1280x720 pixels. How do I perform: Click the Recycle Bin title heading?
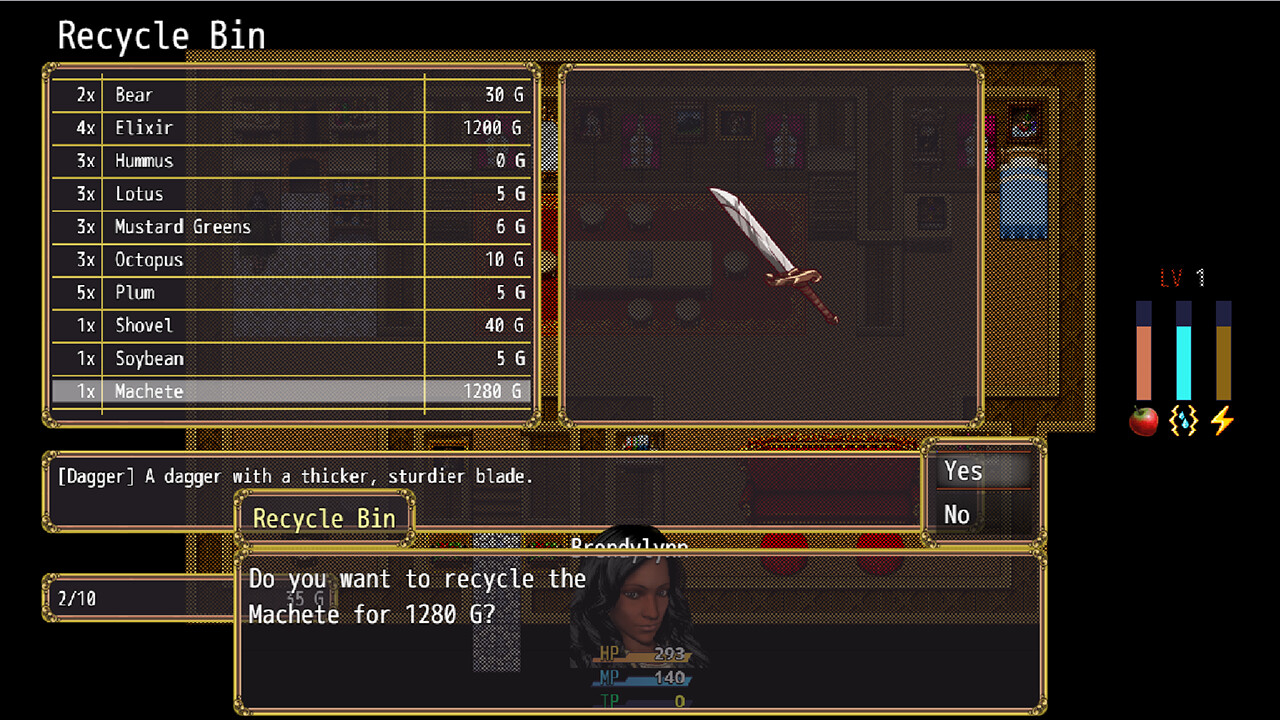point(161,35)
